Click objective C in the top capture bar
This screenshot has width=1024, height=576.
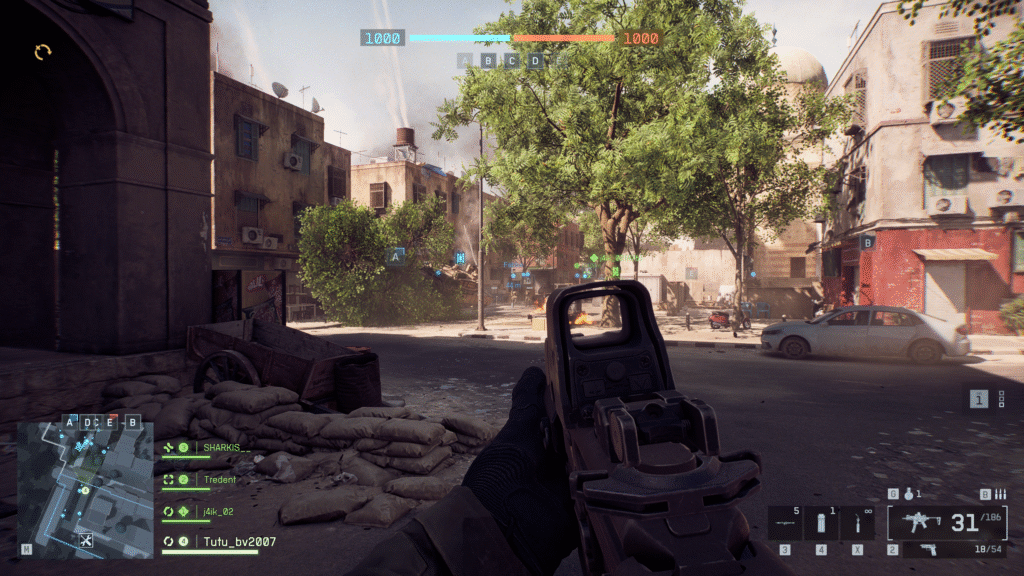(512, 60)
